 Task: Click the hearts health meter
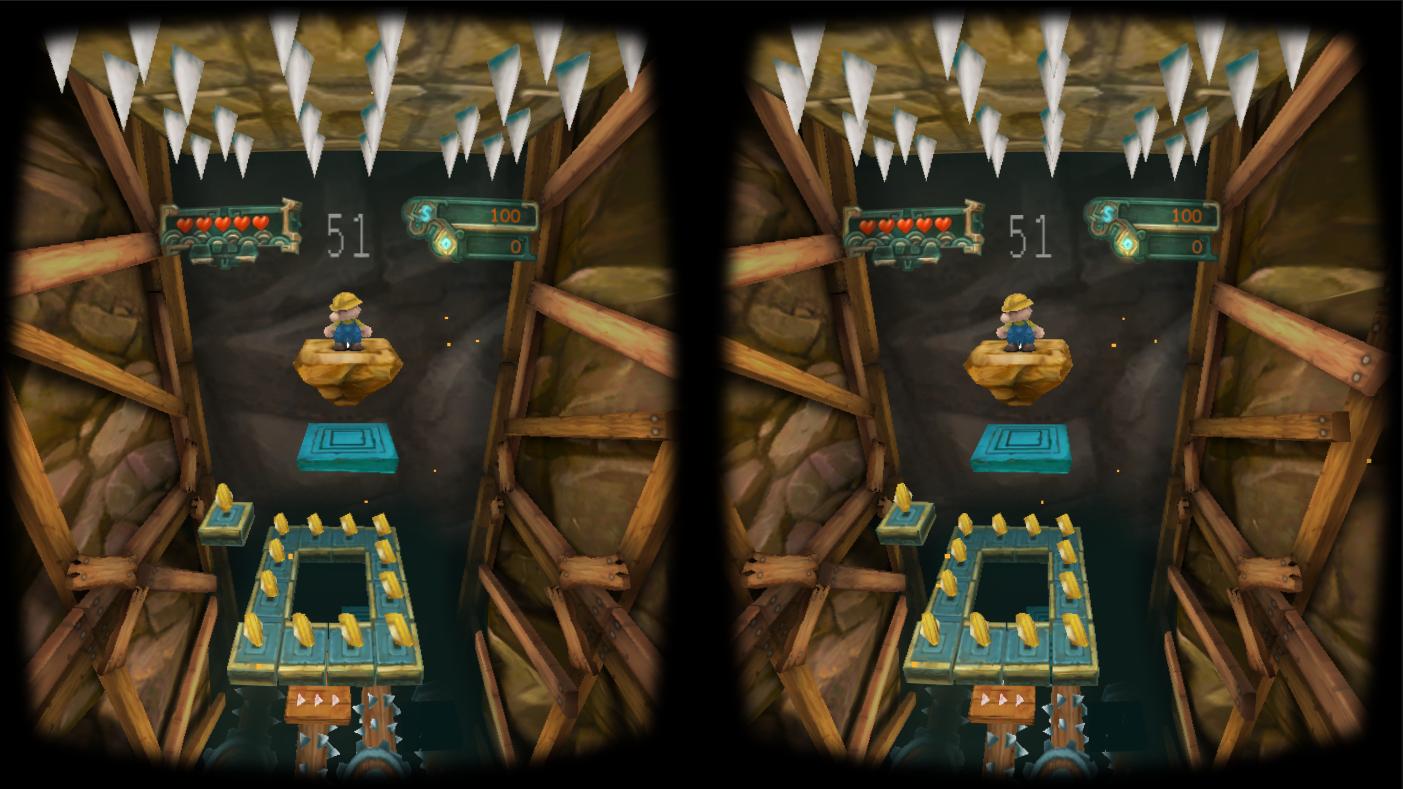(x=223, y=225)
